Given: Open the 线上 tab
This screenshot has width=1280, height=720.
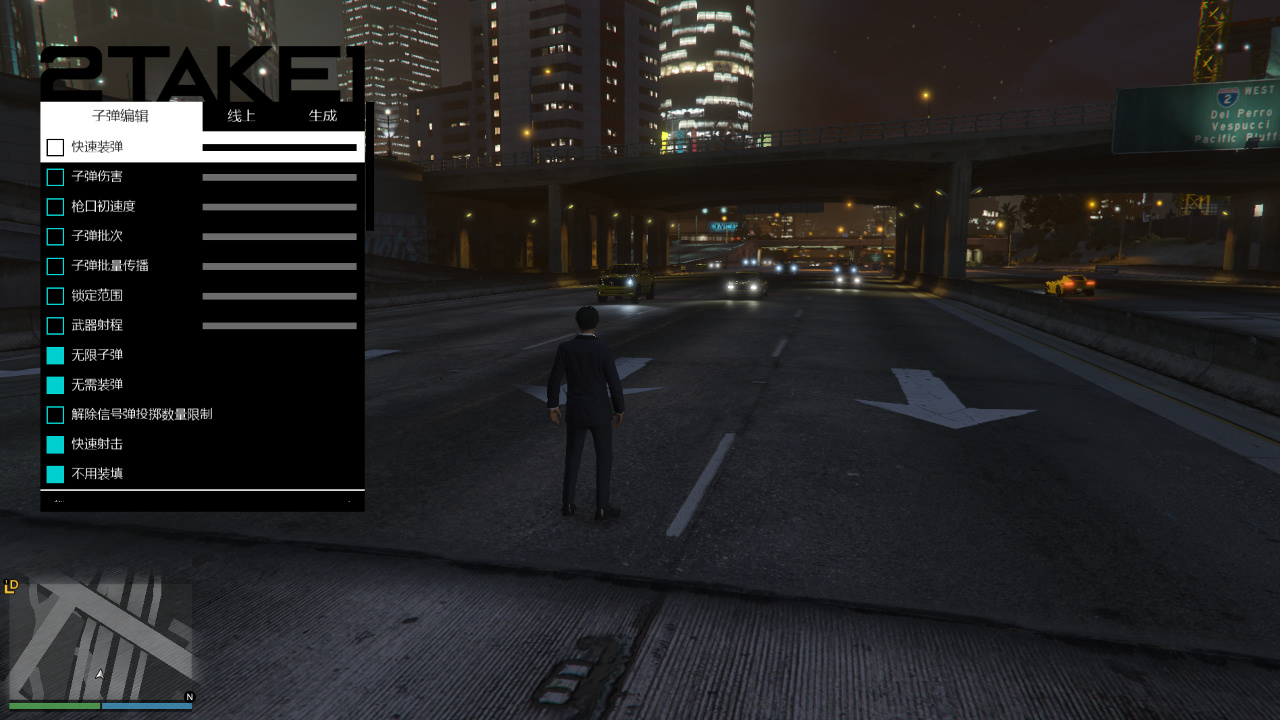Looking at the screenshot, I should 241,116.
